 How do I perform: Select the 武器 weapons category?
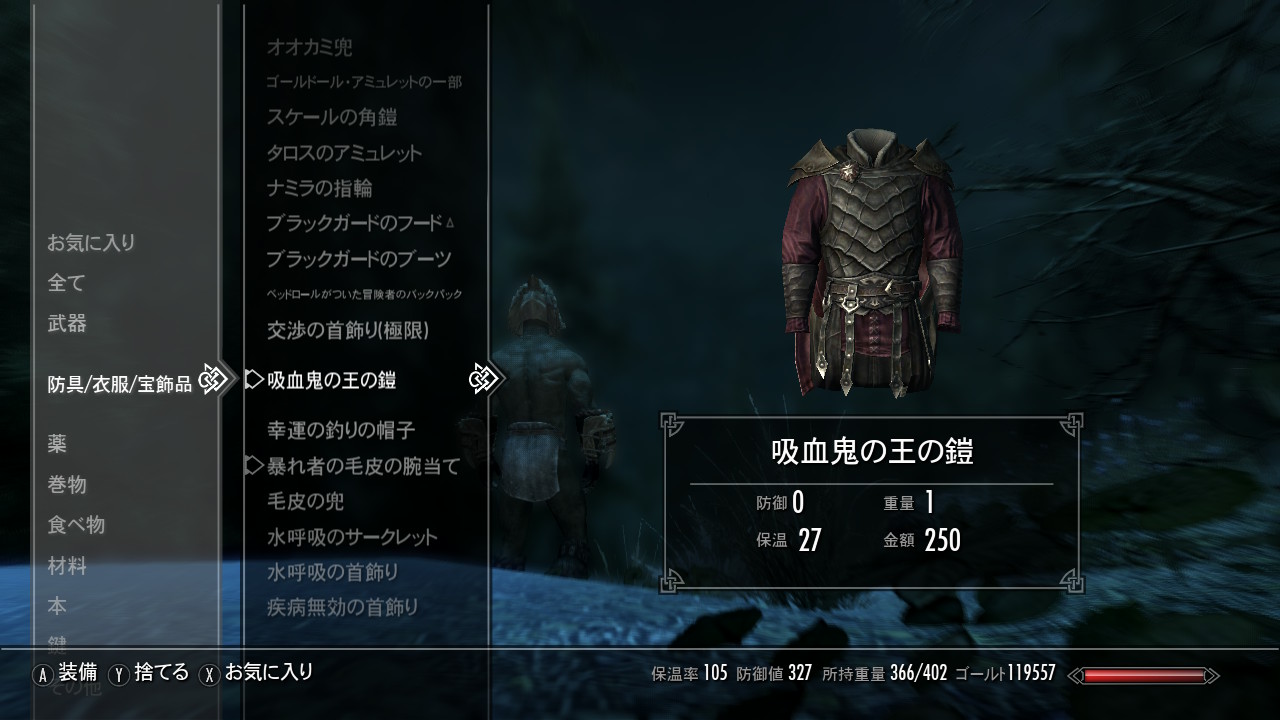coord(67,324)
